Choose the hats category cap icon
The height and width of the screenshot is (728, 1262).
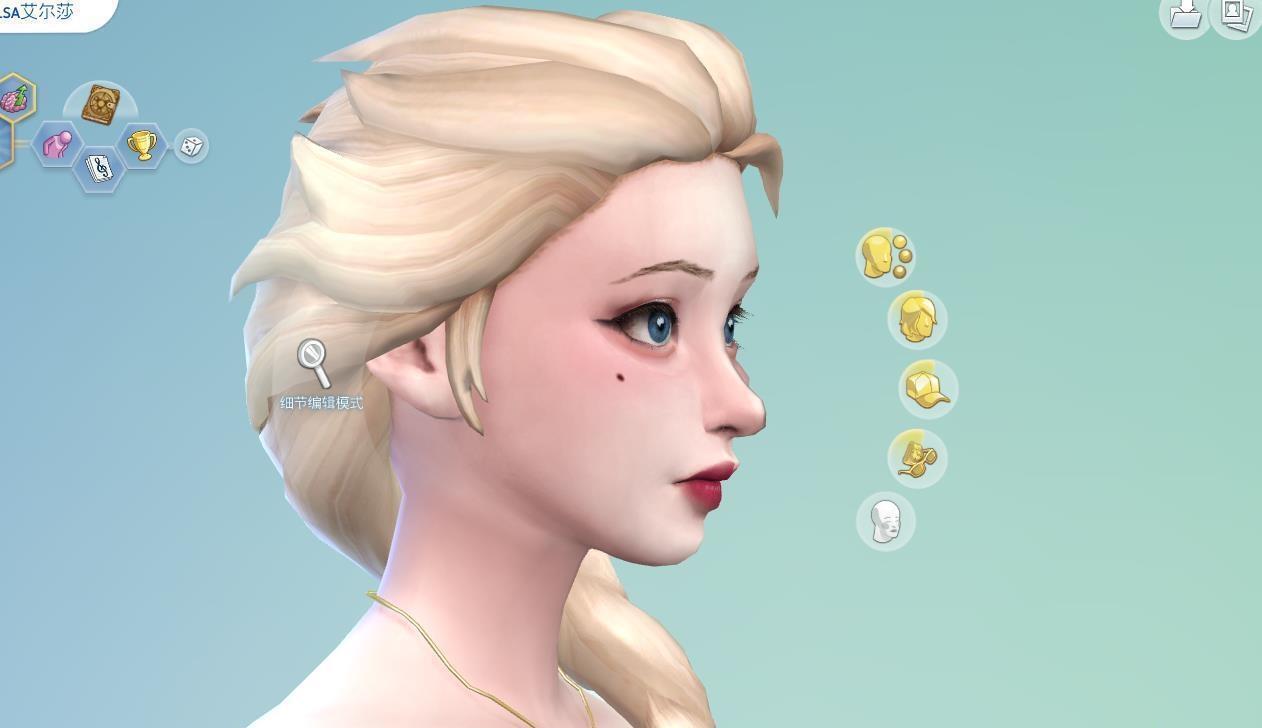click(927, 389)
